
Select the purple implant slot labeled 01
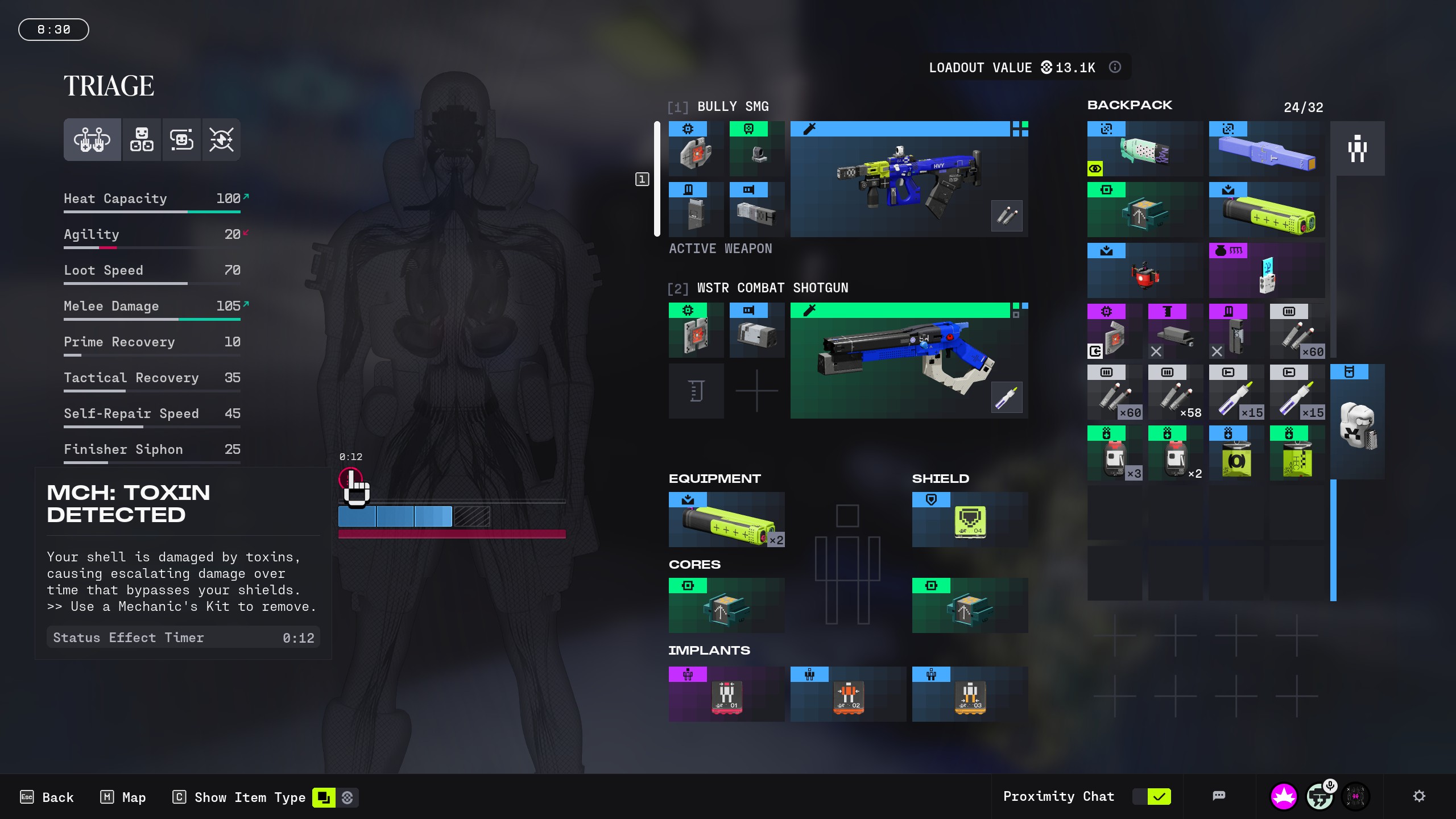726,694
